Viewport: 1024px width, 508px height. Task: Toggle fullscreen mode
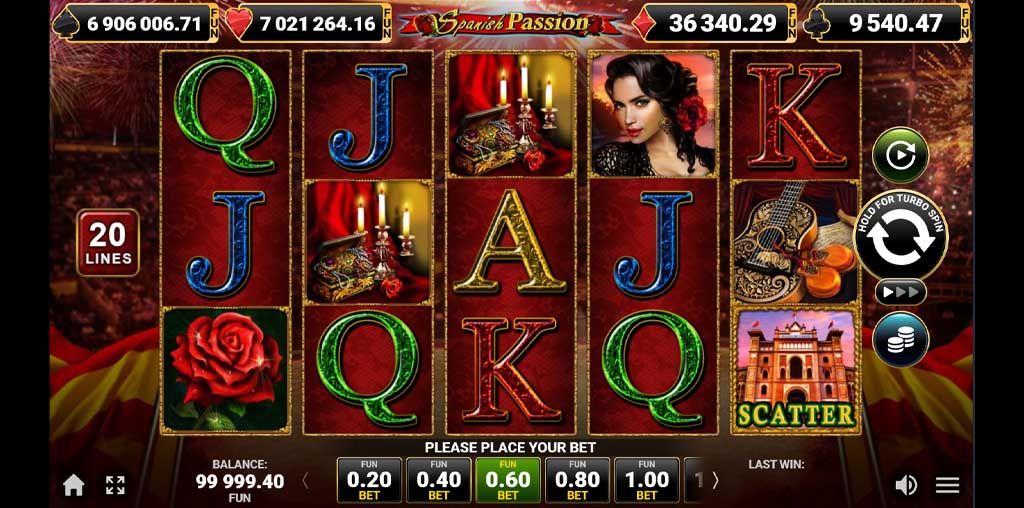point(115,485)
